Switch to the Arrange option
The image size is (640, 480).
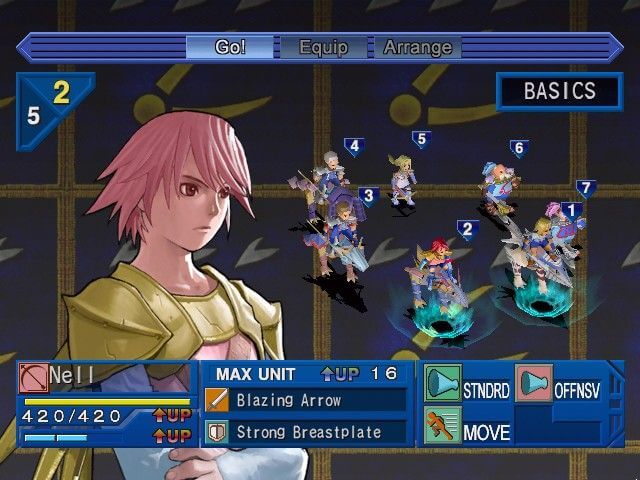[418, 47]
